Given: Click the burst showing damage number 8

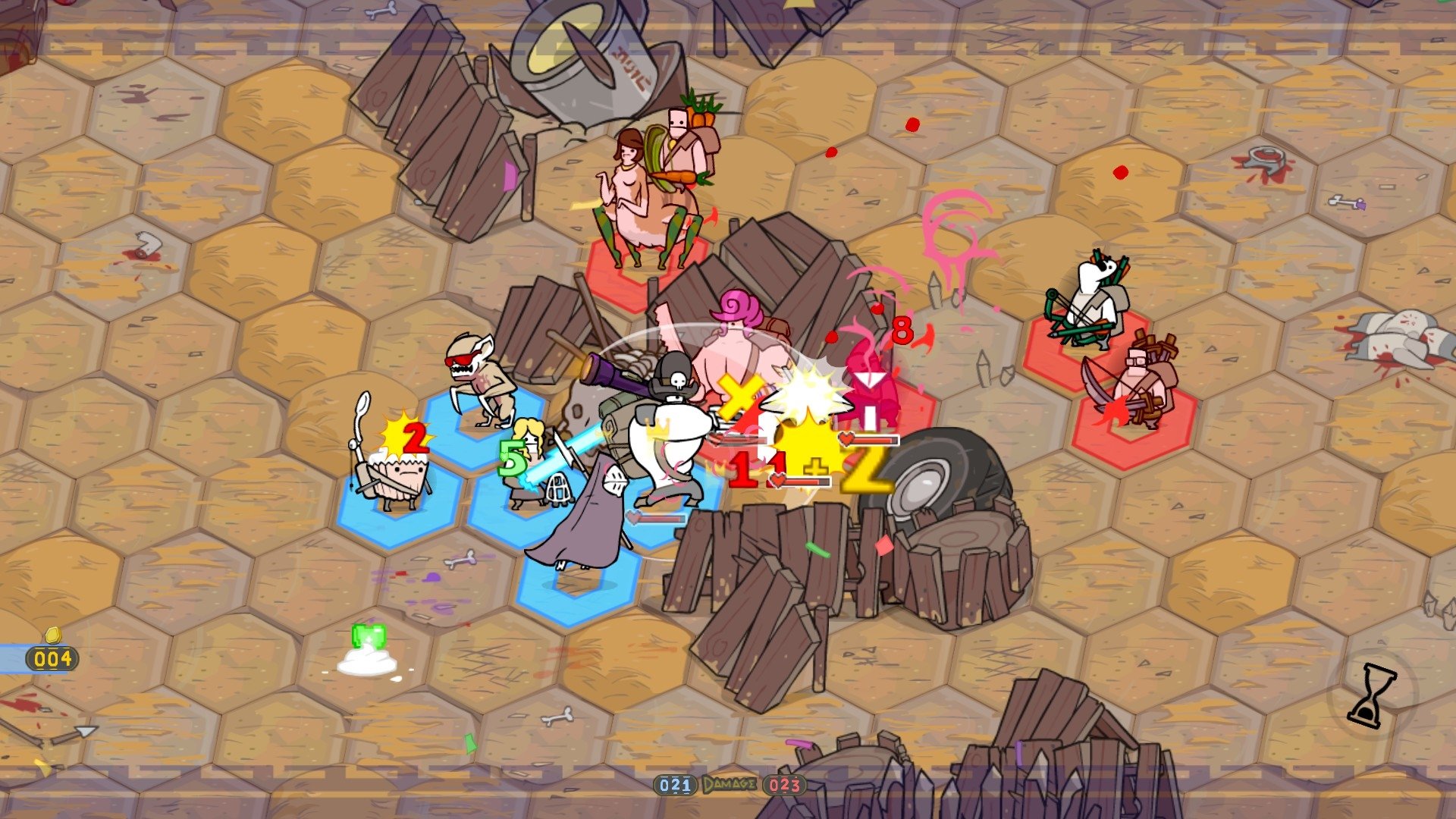Looking at the screenshot, I should tap(901, 329).
